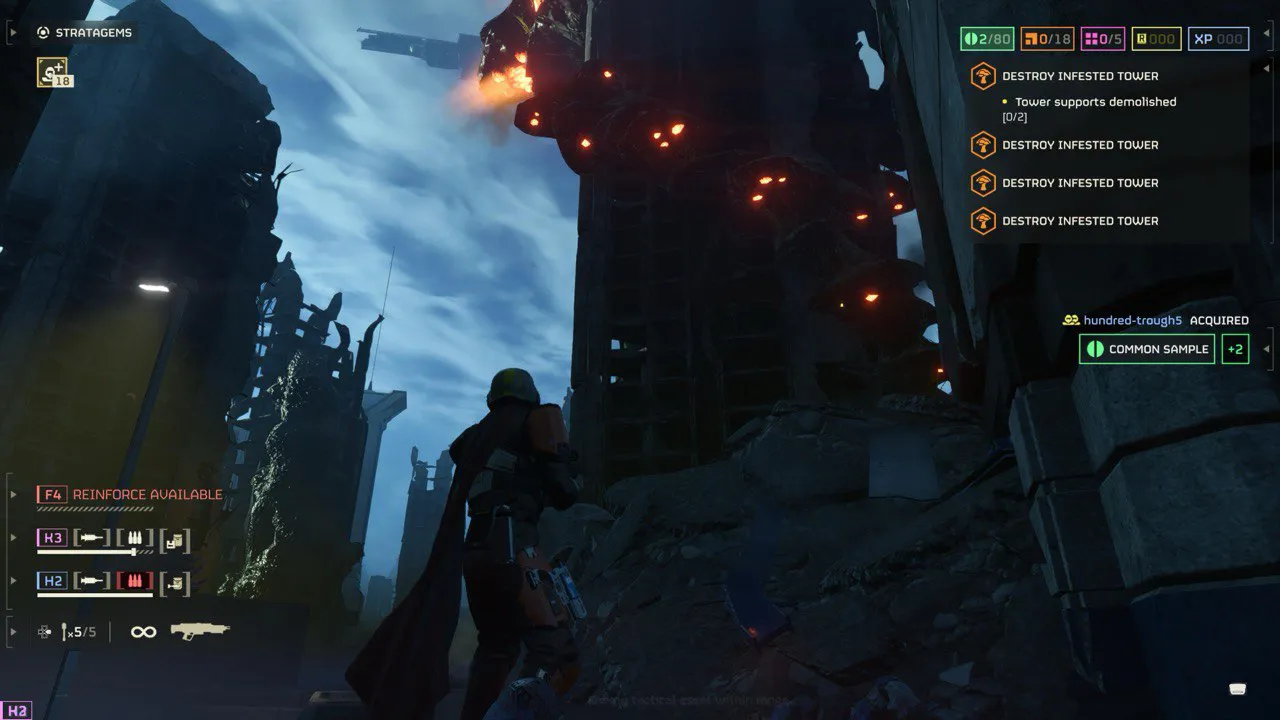This screenshot has width=1280, height=720.
Task: Click the infested tower objective hexagon icon
Action: pos(982,76)
